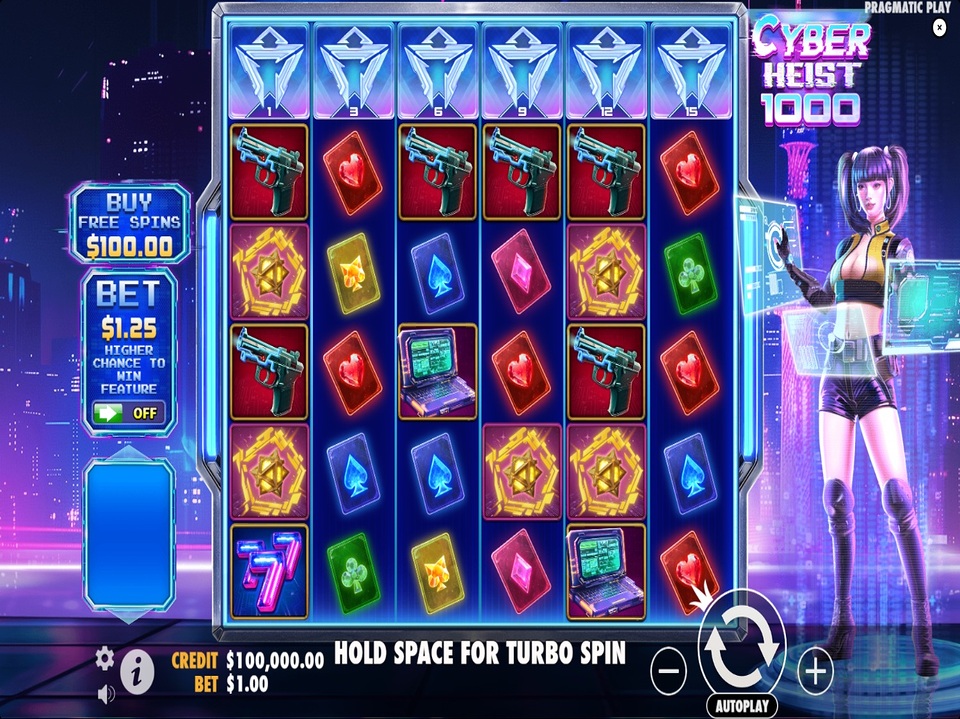Increase the bet with the plus button
960x719 pixels.
point(816,671)
